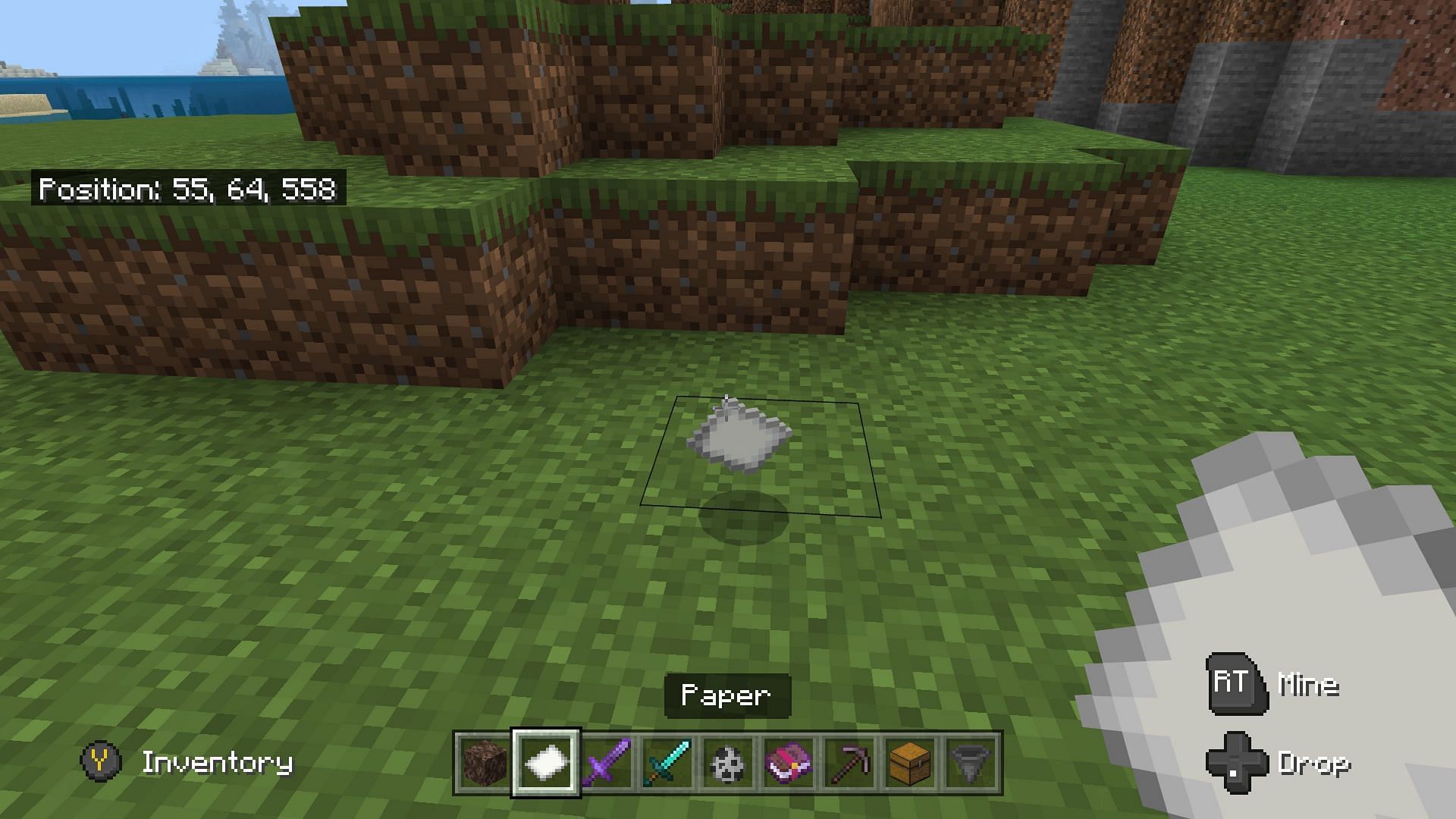Select the black-spotted spawn egg slot
1456x819 pixels.
728,763
